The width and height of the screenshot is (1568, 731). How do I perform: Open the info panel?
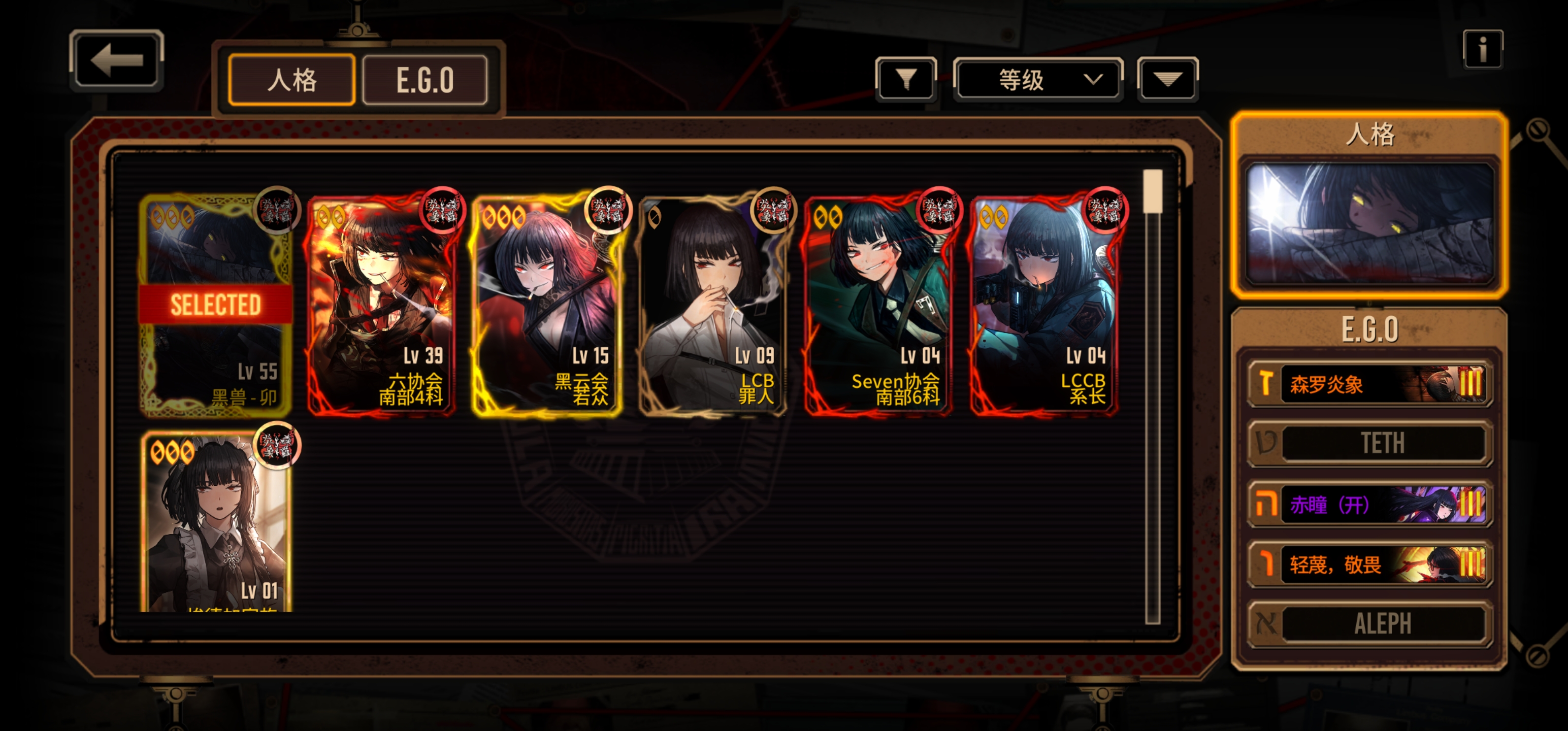click(x=1482, y=49)
